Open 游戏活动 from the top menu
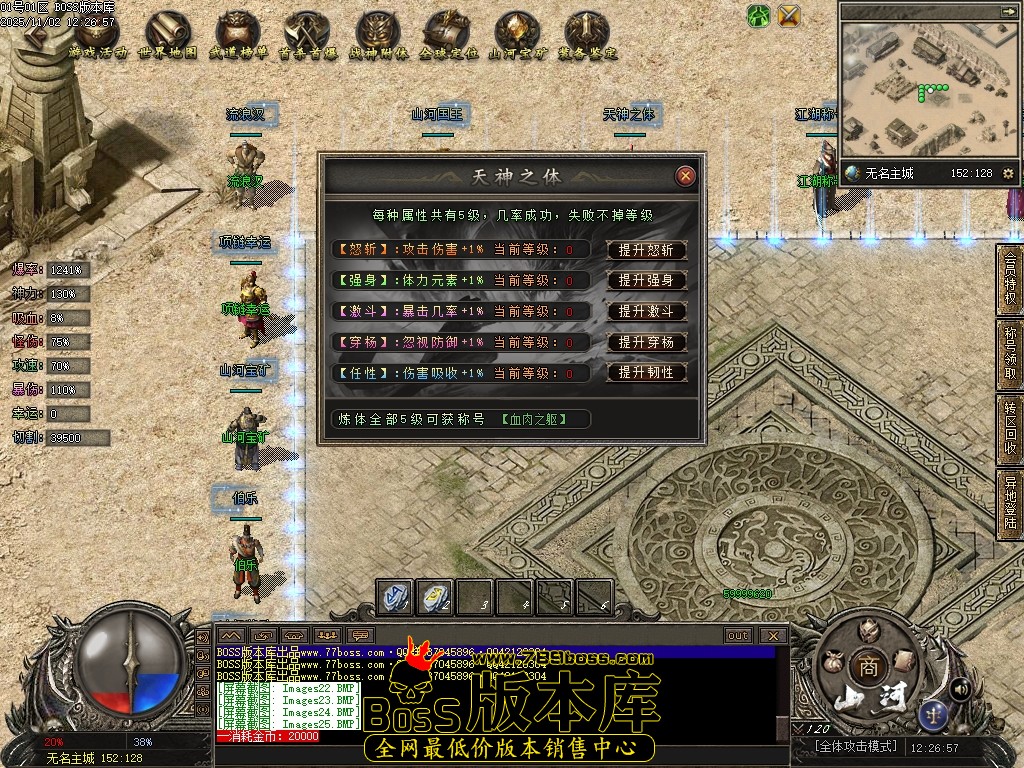The height and width of the screenshot is (768, 1024). 99,35
